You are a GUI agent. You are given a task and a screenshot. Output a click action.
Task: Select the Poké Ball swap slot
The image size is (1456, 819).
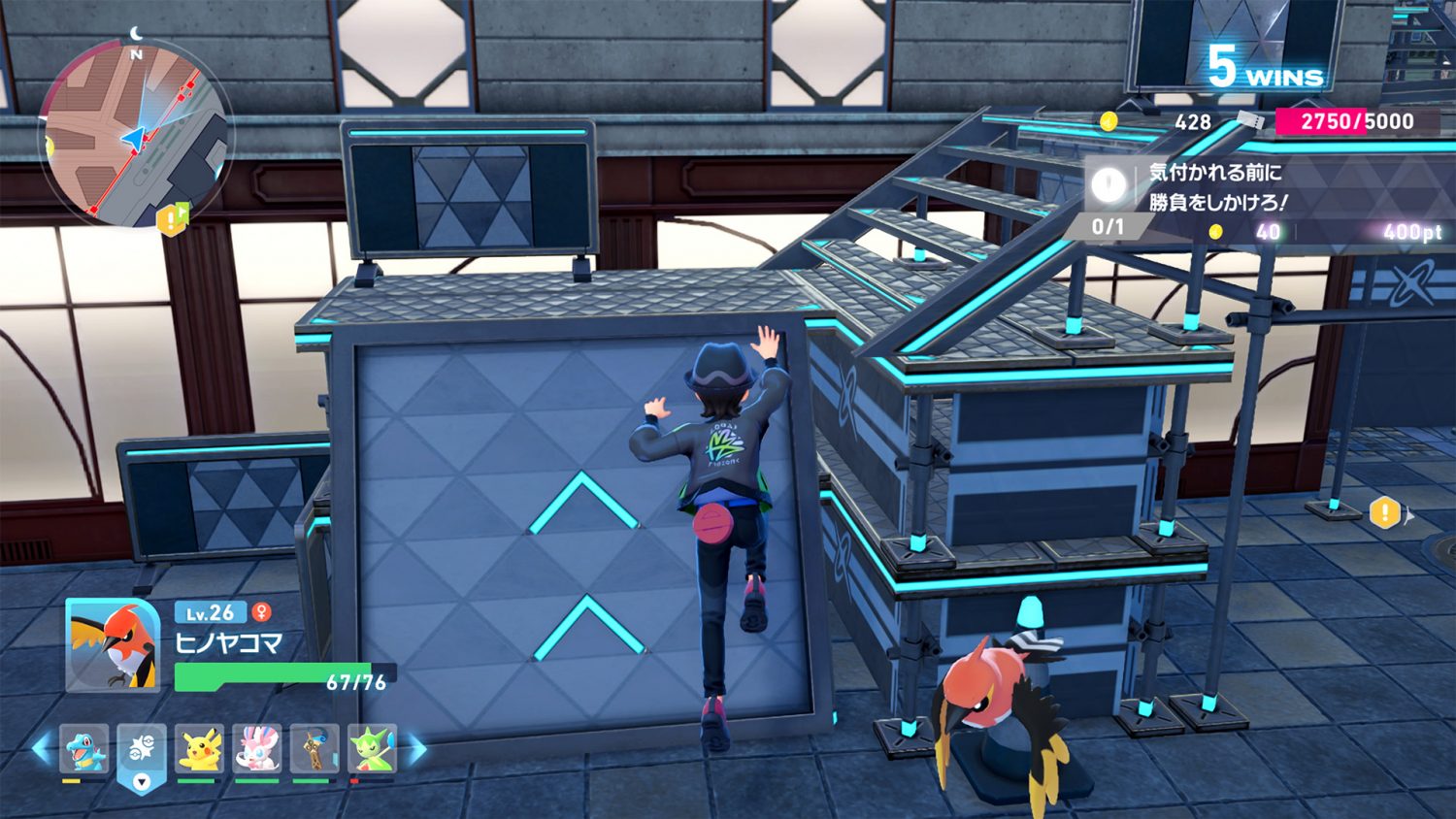[142, 752]
